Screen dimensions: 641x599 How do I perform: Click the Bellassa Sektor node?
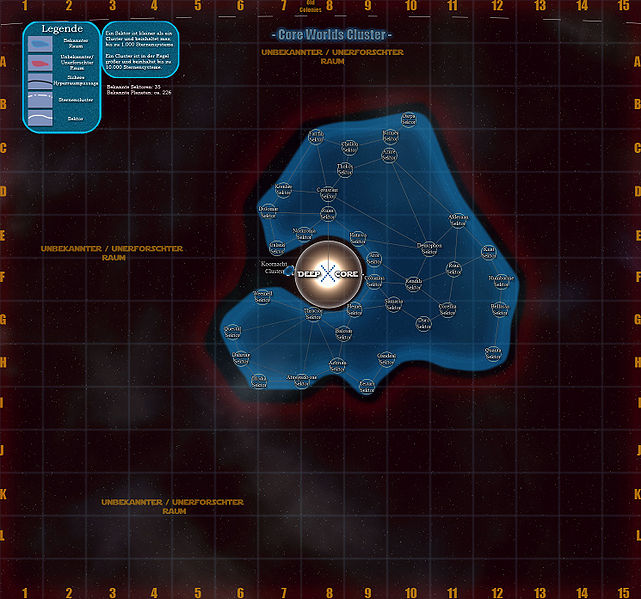click(500, 310)
